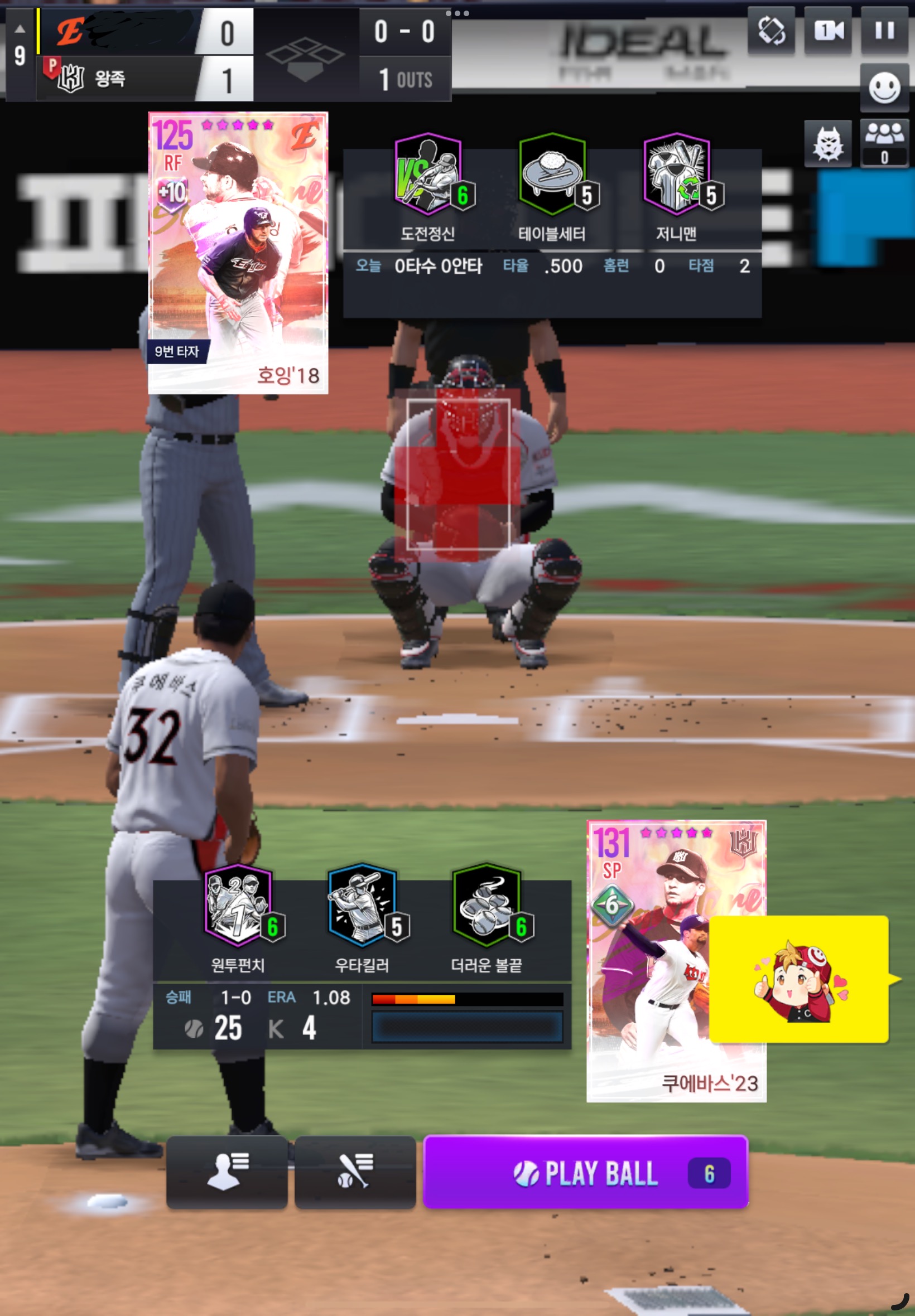View the 테이블세터 skill icon
The height and width of the screenshot is (1316, 915).
pos(553,175)
